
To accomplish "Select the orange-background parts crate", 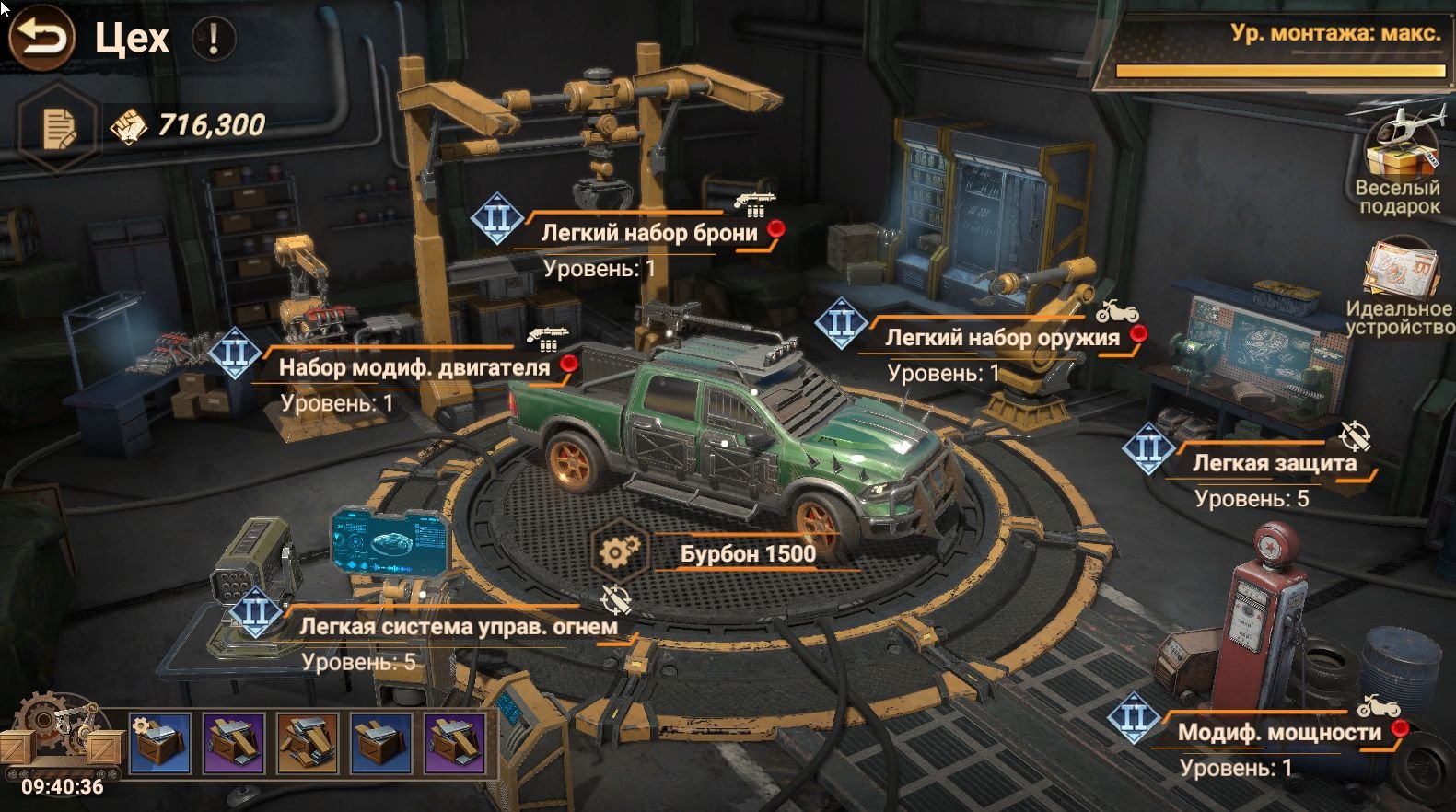I will click(308, 742).
